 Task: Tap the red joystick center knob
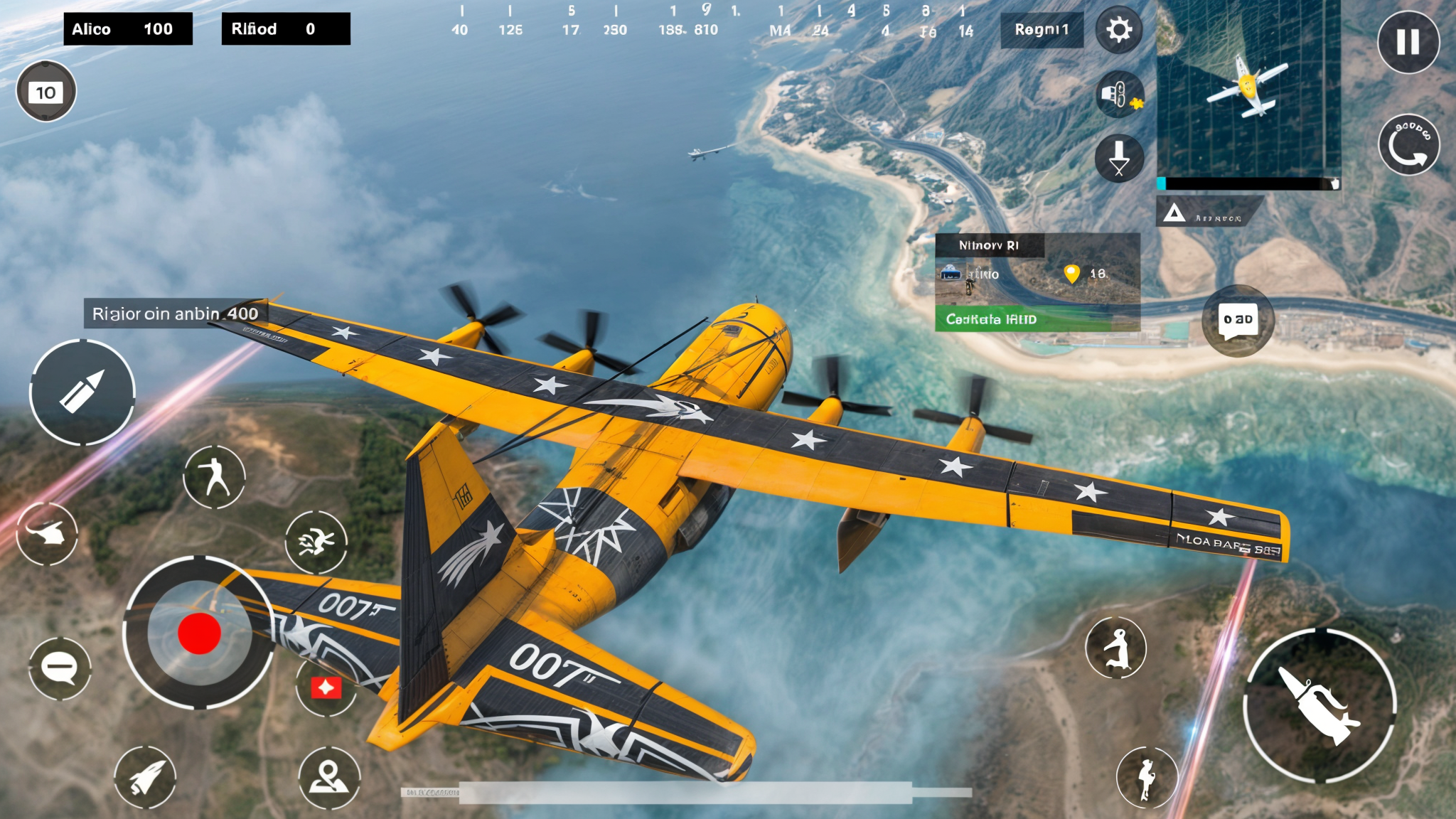click(x=199, y=633)
